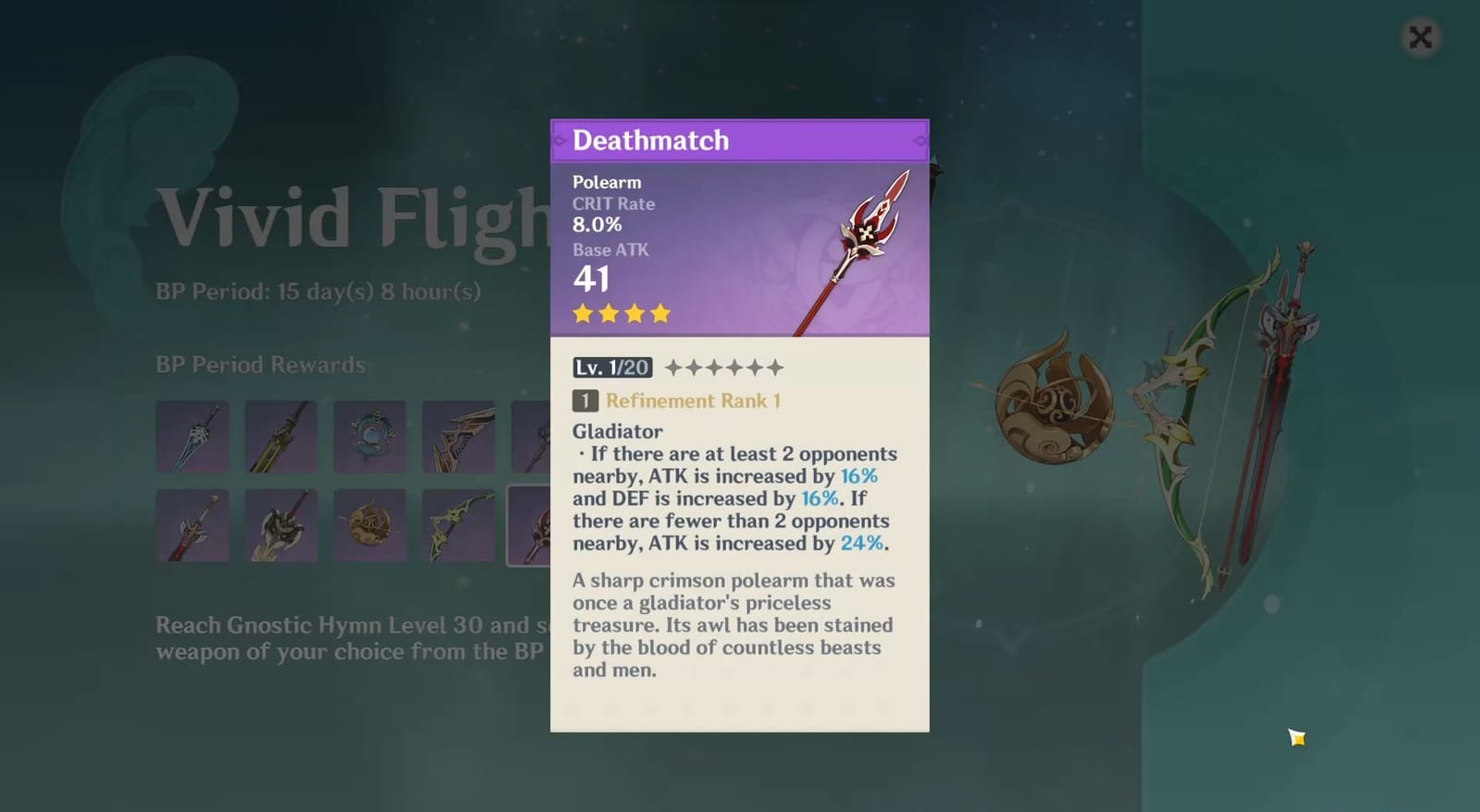
Task: Select the teal catalyst reward icon
Action: (x=369, y=435)
